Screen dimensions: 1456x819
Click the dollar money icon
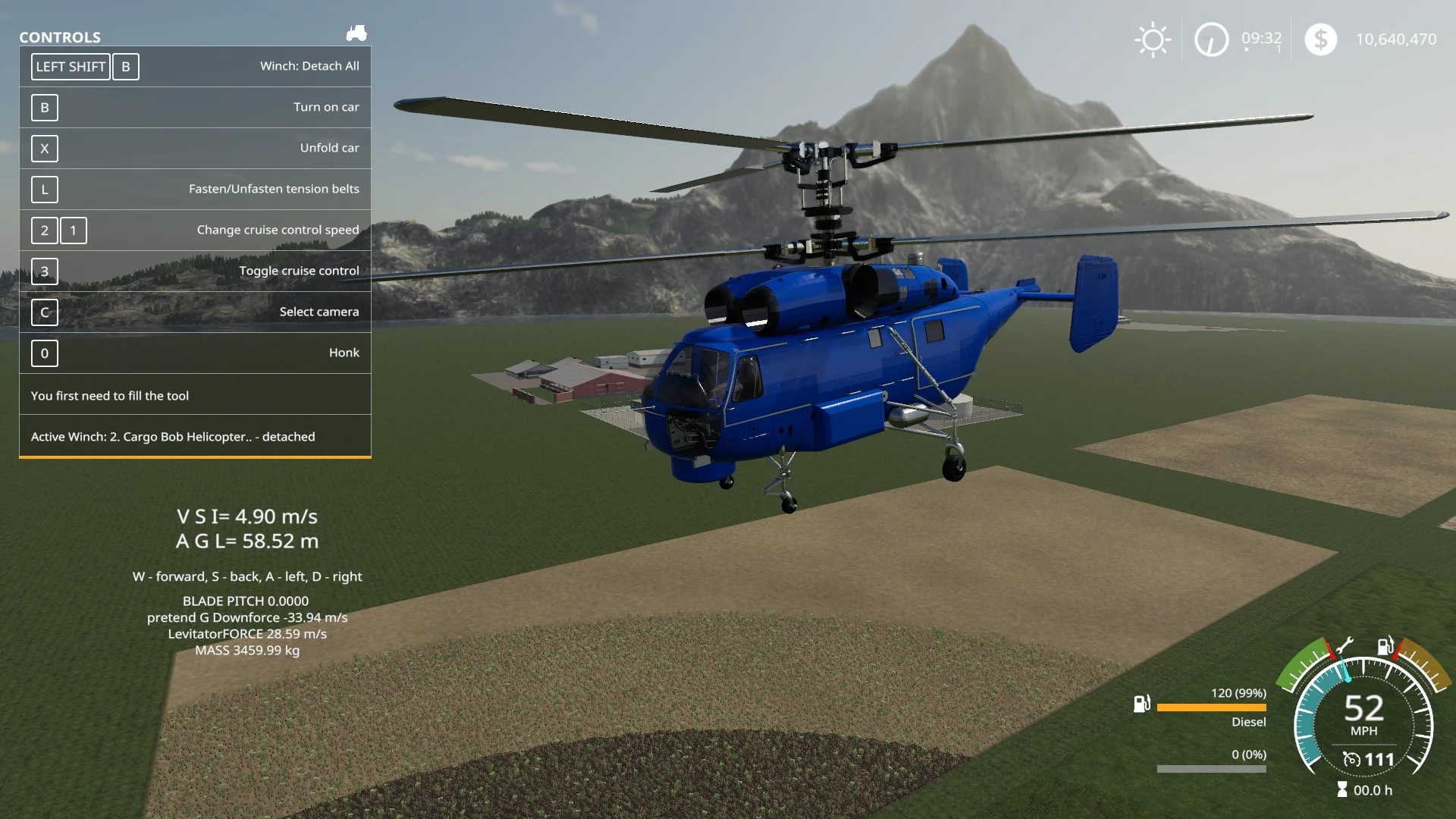coord(1320,39)
